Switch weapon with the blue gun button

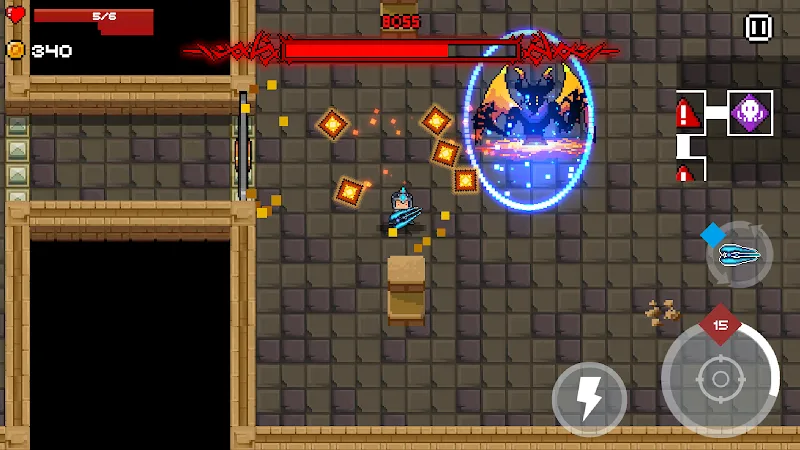click(740, 255)
